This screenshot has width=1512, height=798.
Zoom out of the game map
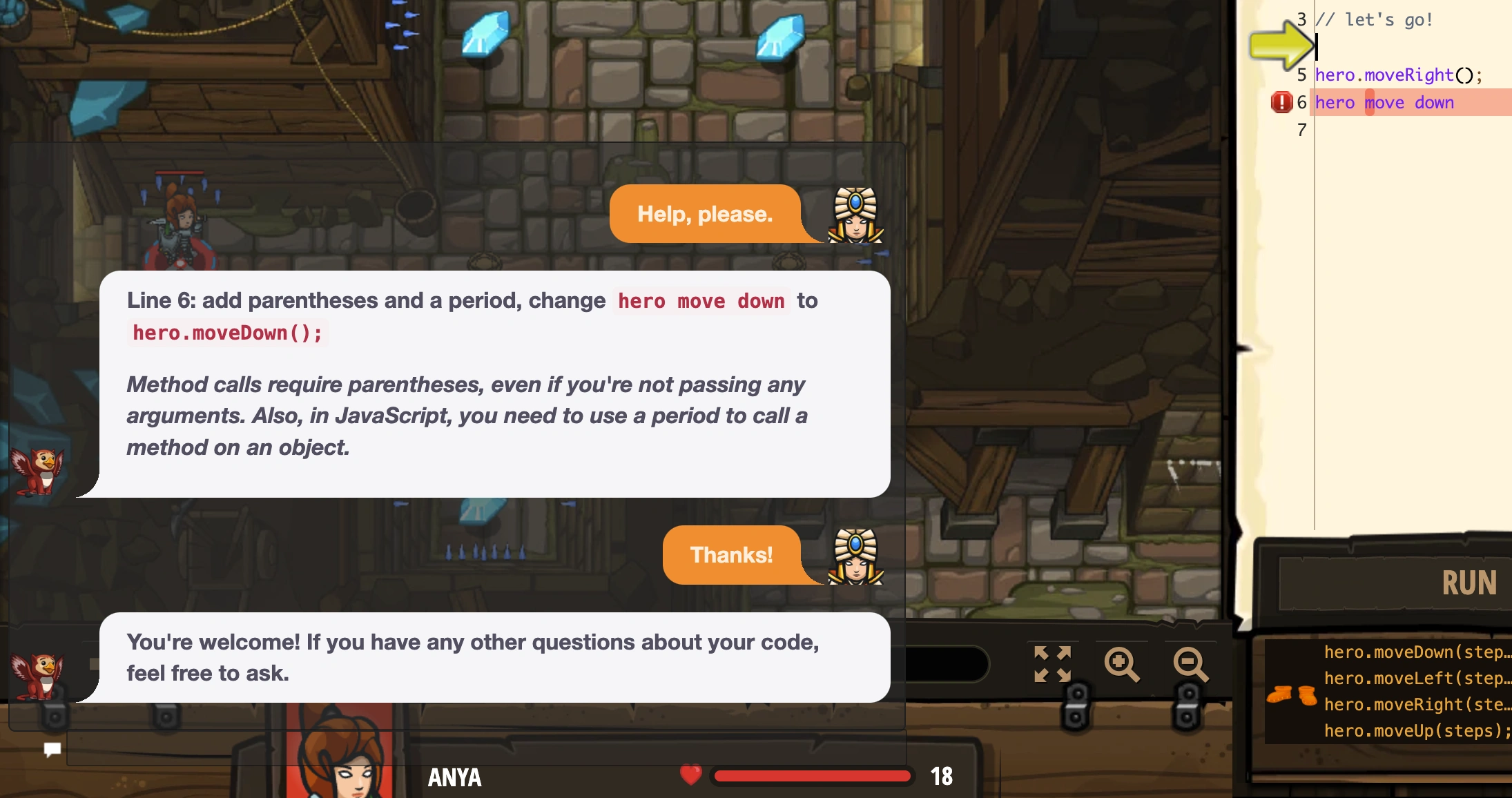click(1189, 665)
